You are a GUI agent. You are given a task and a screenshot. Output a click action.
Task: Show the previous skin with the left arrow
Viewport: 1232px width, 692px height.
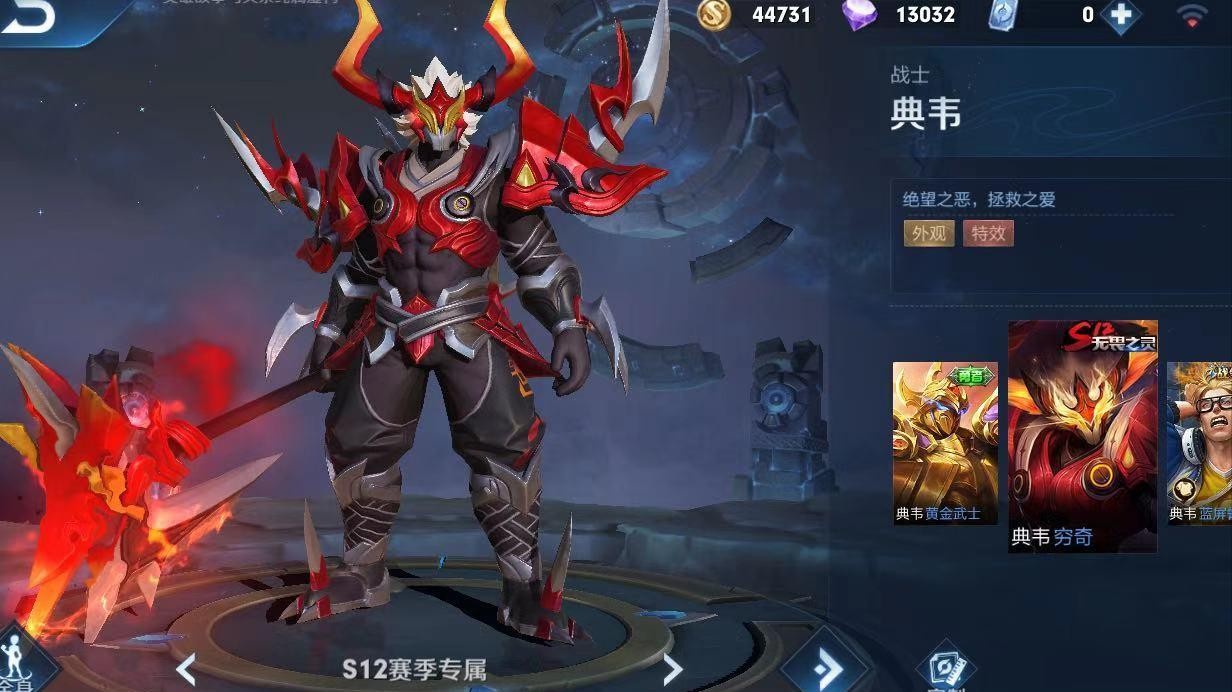185,669
